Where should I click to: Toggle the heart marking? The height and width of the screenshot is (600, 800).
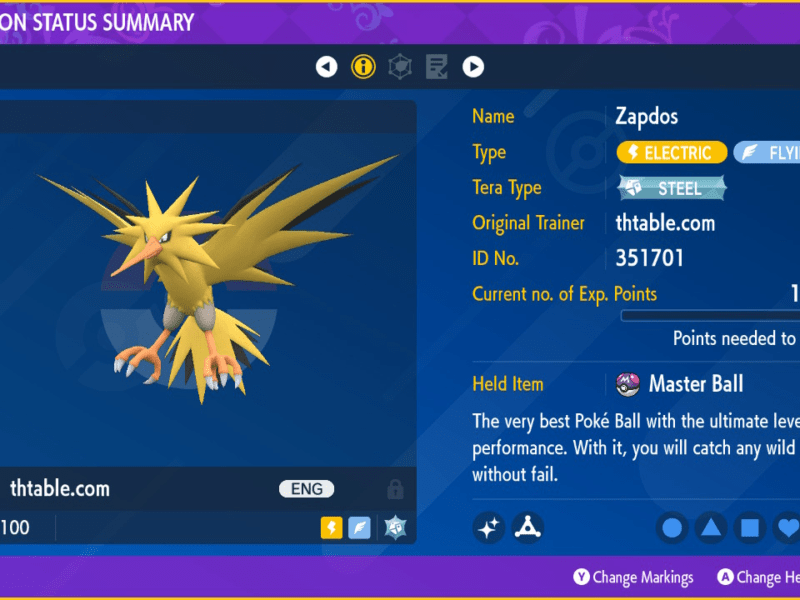pos(787,527)
